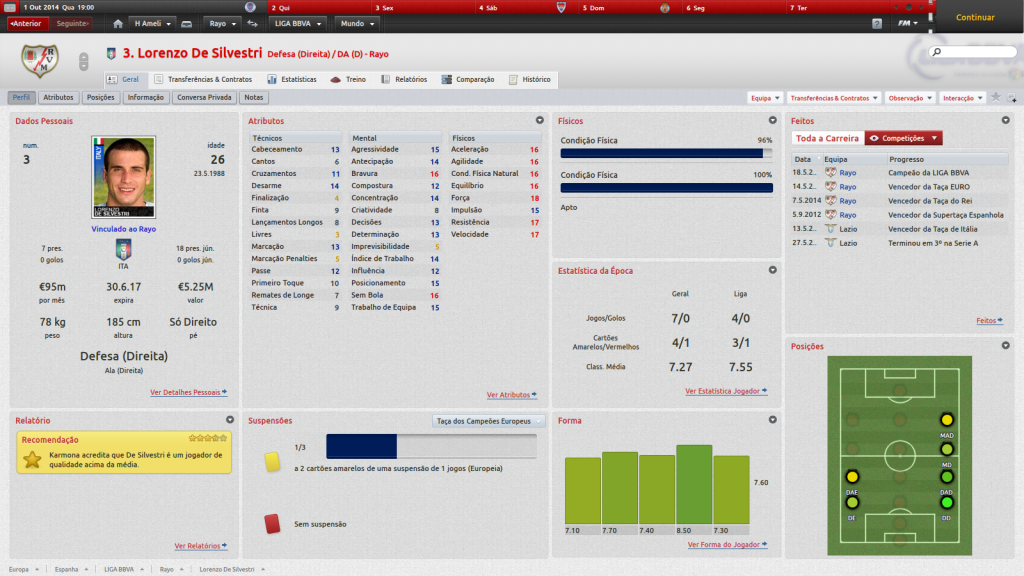This screenshot has height=576, width=1024.
Task: Open the Equipa dropdown menu
Action: (x=765, y=98)
